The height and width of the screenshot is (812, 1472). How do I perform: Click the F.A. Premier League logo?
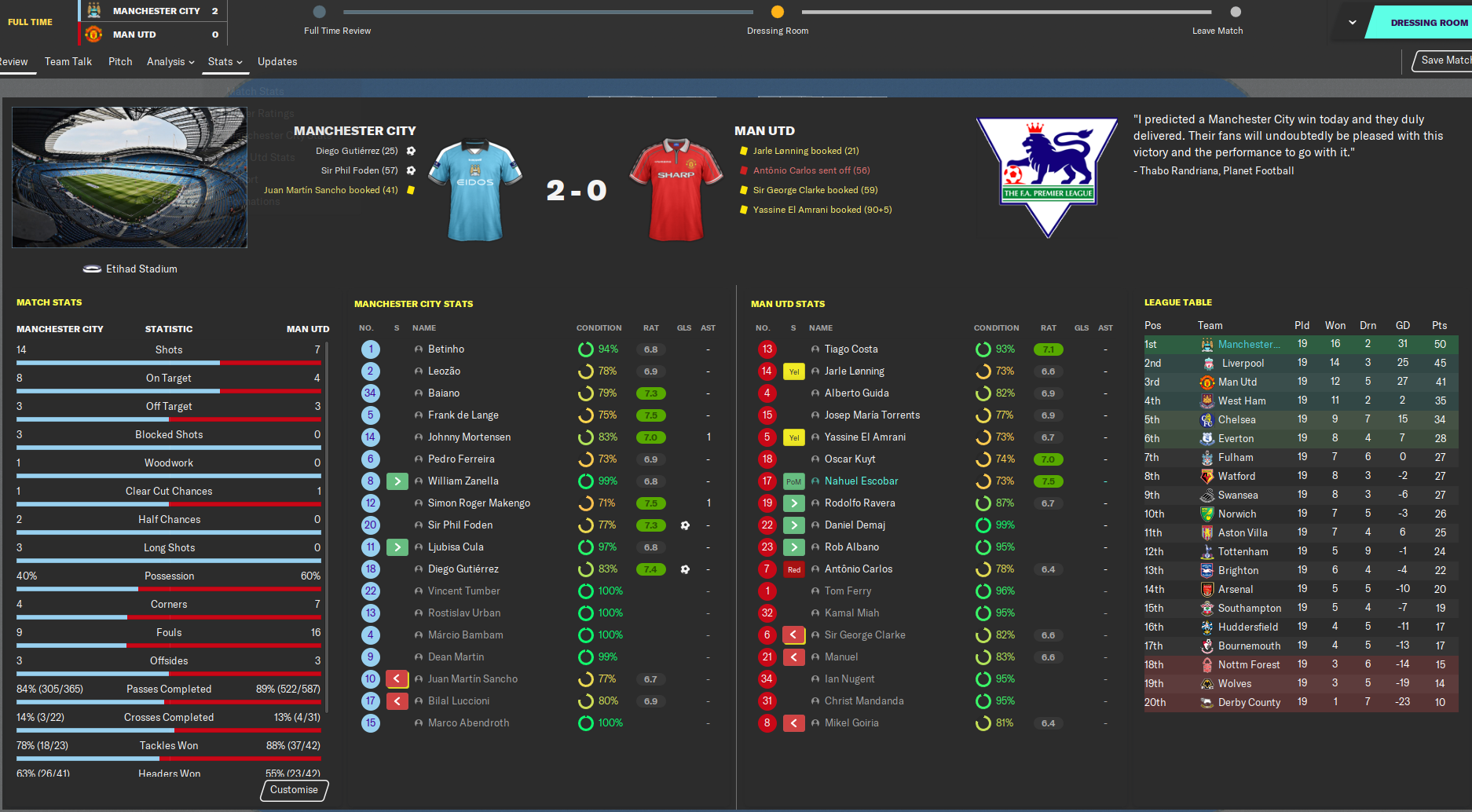(1047, 176)
